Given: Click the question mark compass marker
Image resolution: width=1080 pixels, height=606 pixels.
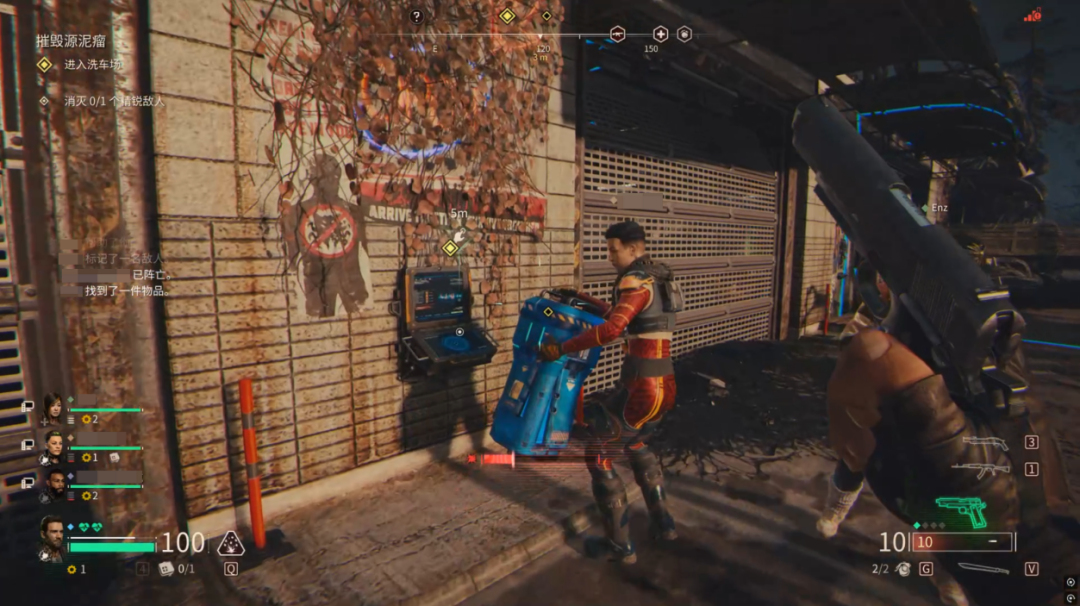Looking at the screenshot, I should pyautogui.click(x=417, y=16).
